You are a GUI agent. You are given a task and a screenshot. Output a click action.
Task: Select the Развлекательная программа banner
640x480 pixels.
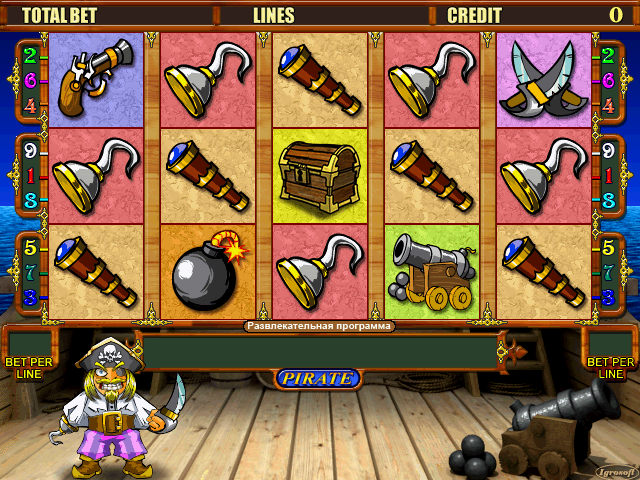pos(319,326)
